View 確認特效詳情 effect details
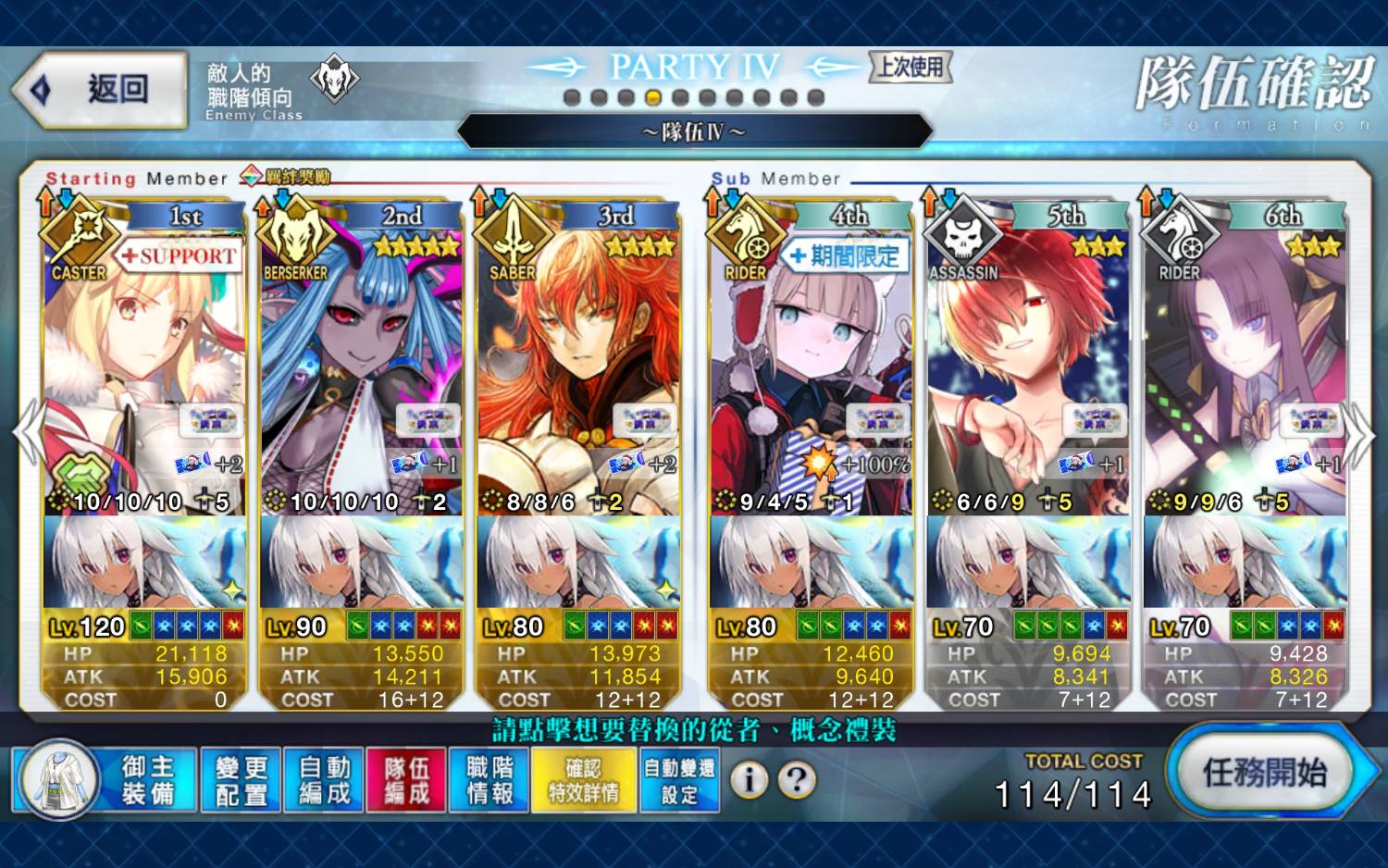The height and width of the screenshot is (868, 1388). point(584,780)
